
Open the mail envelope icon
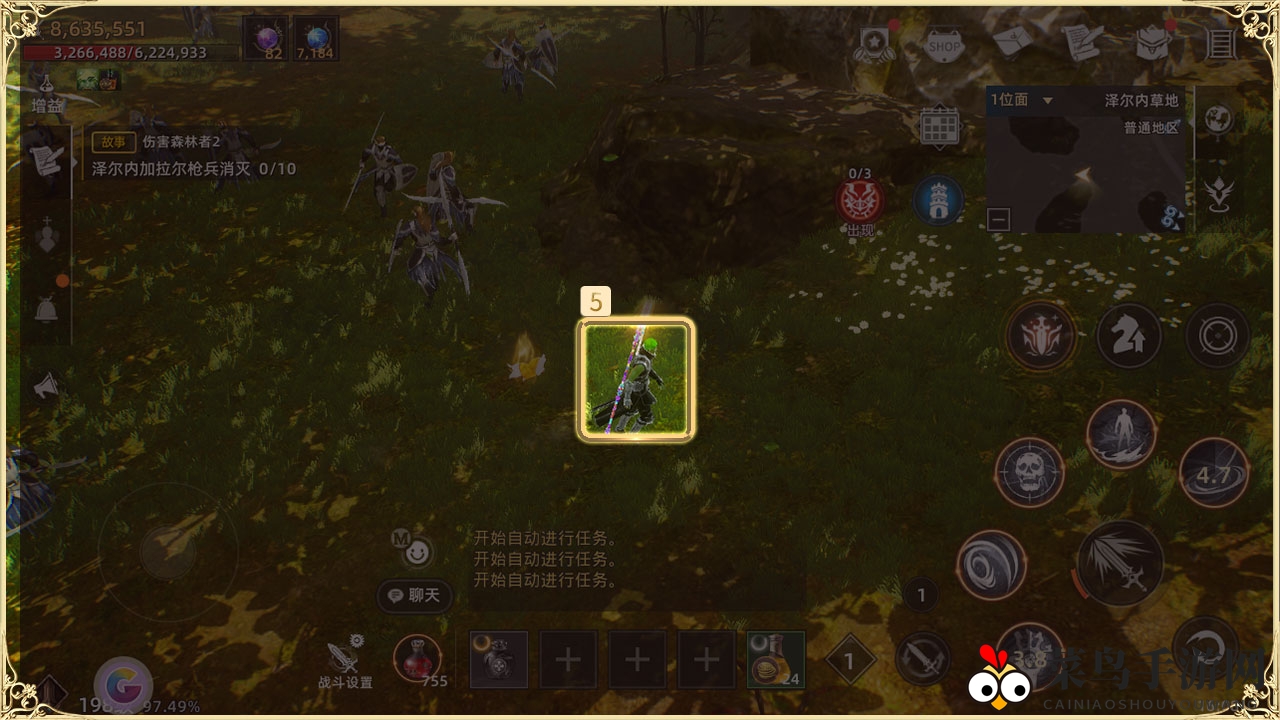coord(1013,42)
